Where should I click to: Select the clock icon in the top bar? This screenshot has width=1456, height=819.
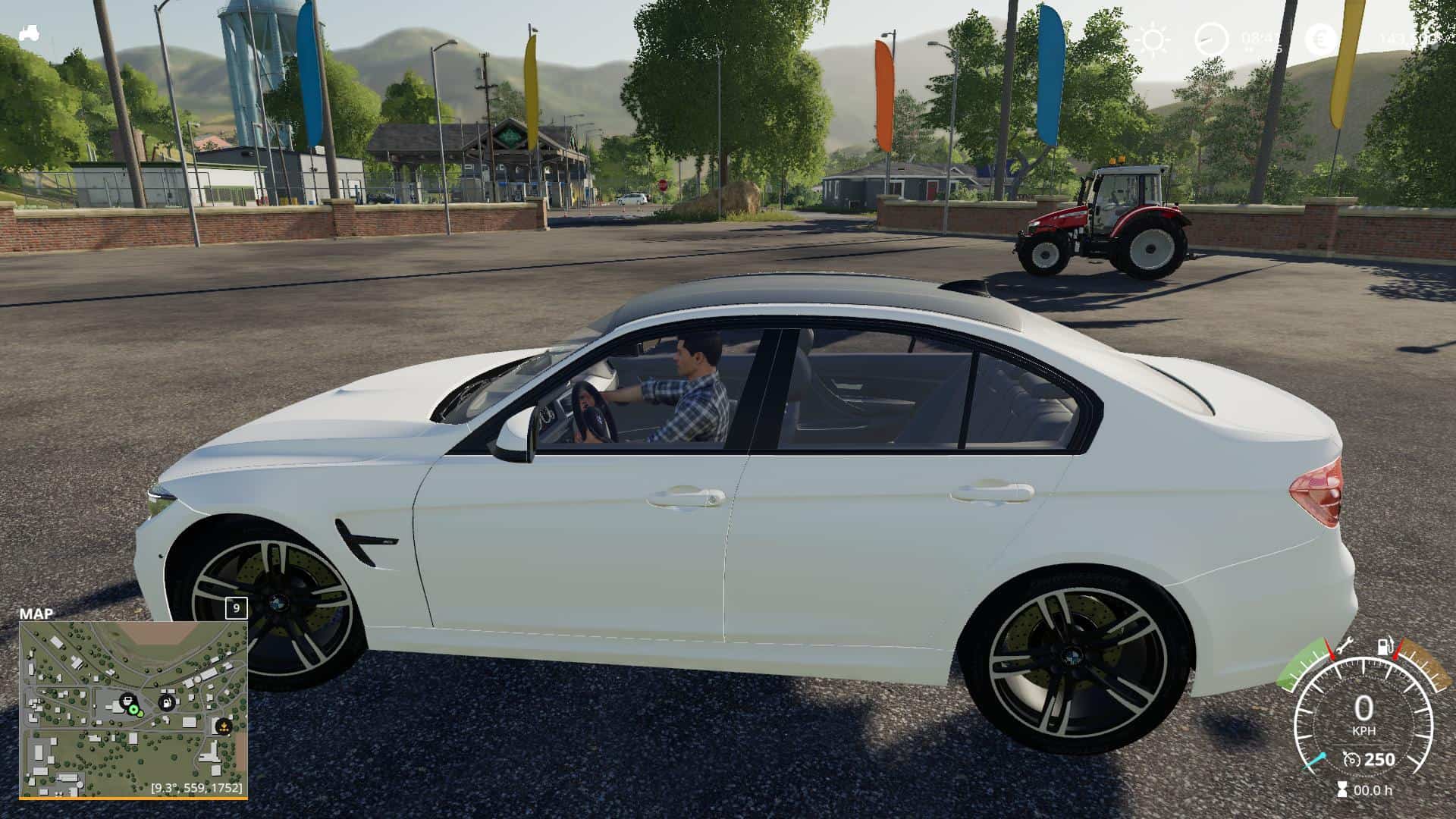click(x=1211, y=39)
